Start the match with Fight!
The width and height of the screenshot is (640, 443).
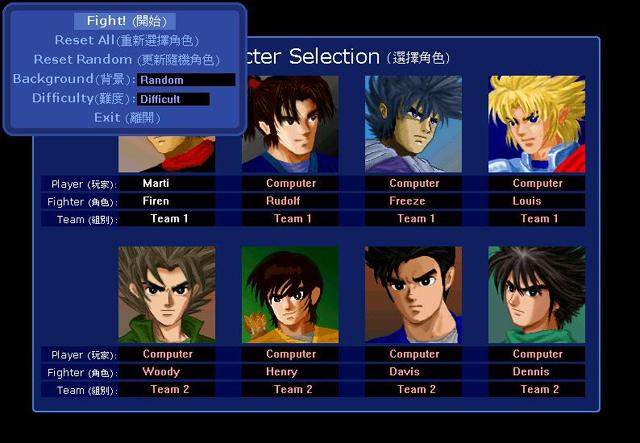pos(125,21)
